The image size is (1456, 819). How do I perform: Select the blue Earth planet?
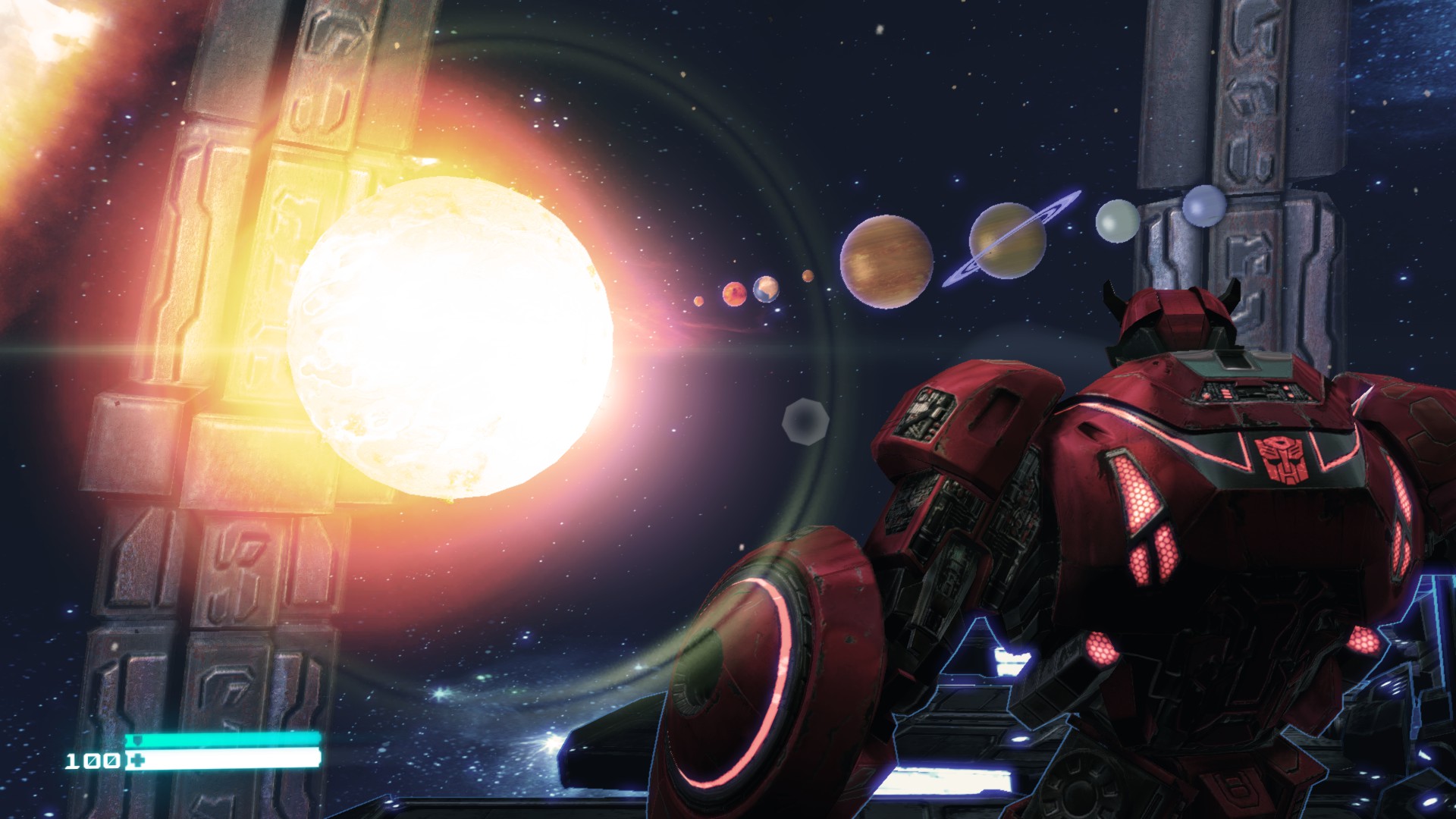coord(766,288)
